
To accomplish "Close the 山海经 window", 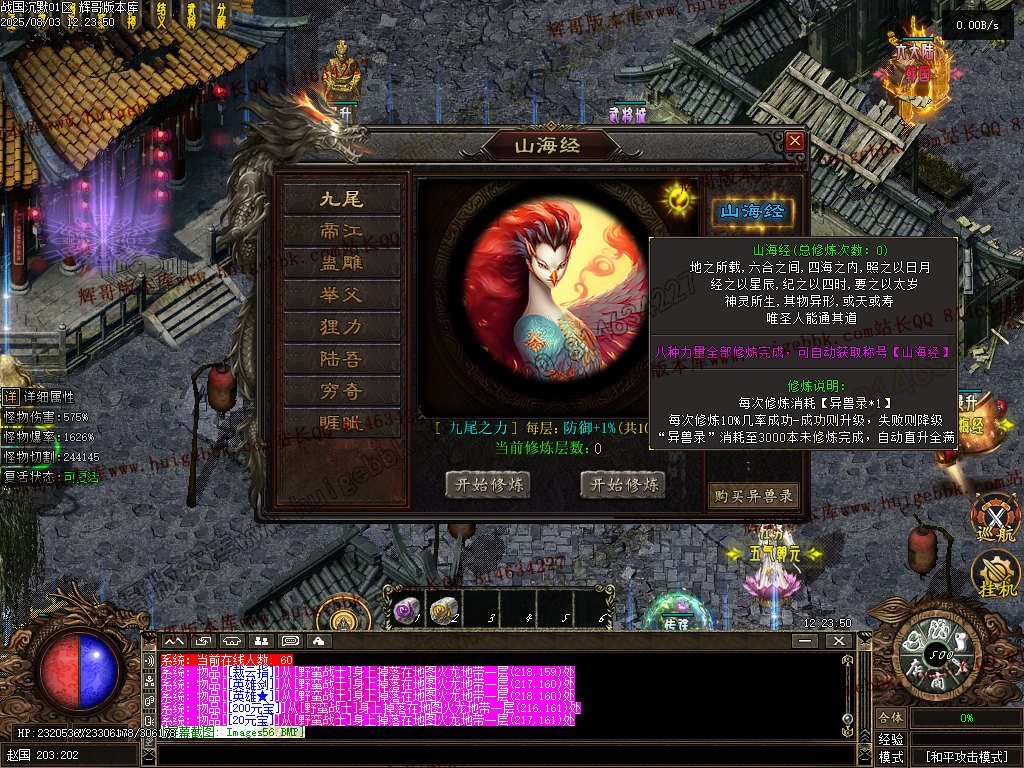I will pyautogui.click(x=795, y=141).
